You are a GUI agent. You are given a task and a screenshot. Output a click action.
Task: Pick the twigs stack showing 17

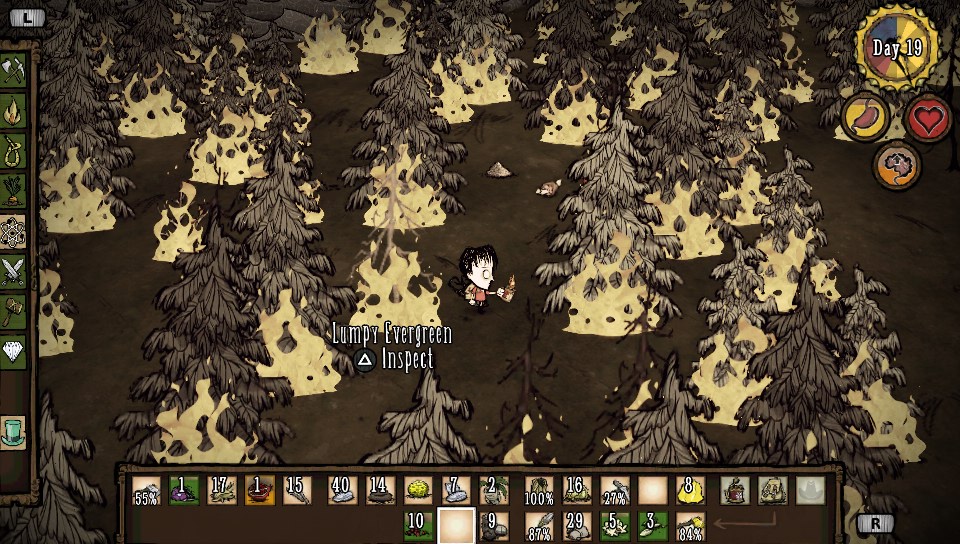click(223, 490)
